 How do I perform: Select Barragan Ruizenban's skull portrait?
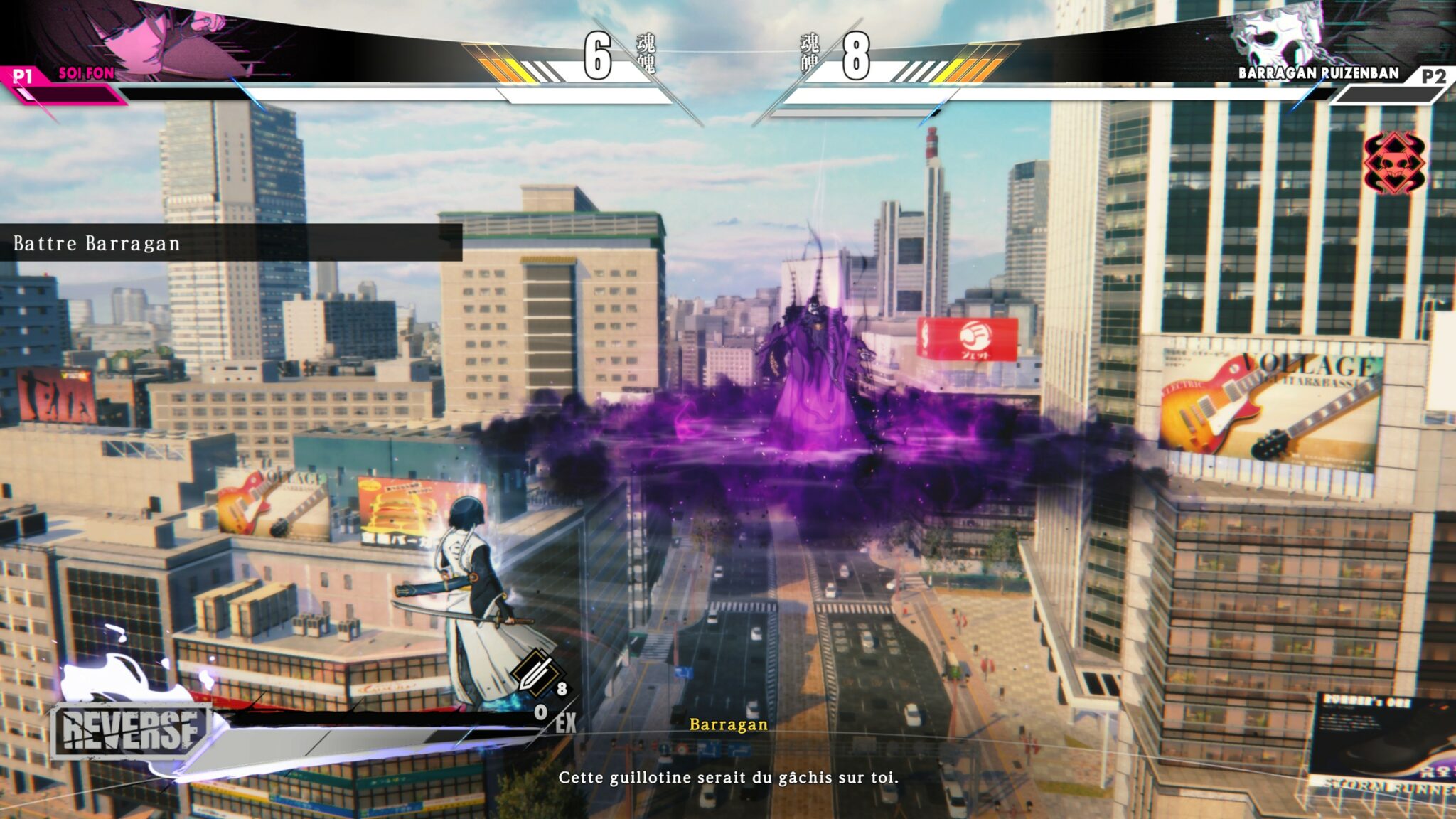click(1273, 37)
